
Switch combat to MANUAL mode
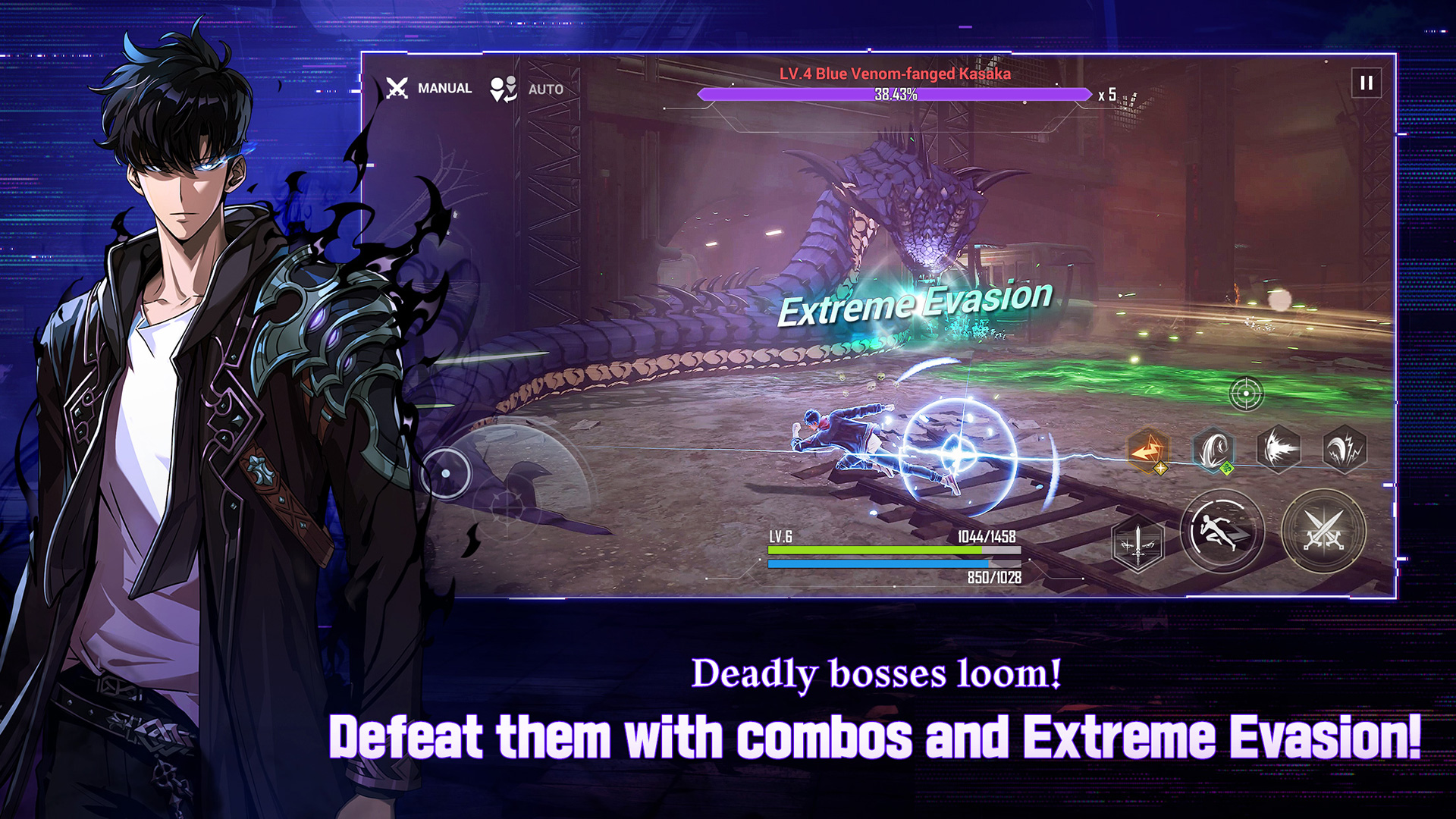(445, 89)
